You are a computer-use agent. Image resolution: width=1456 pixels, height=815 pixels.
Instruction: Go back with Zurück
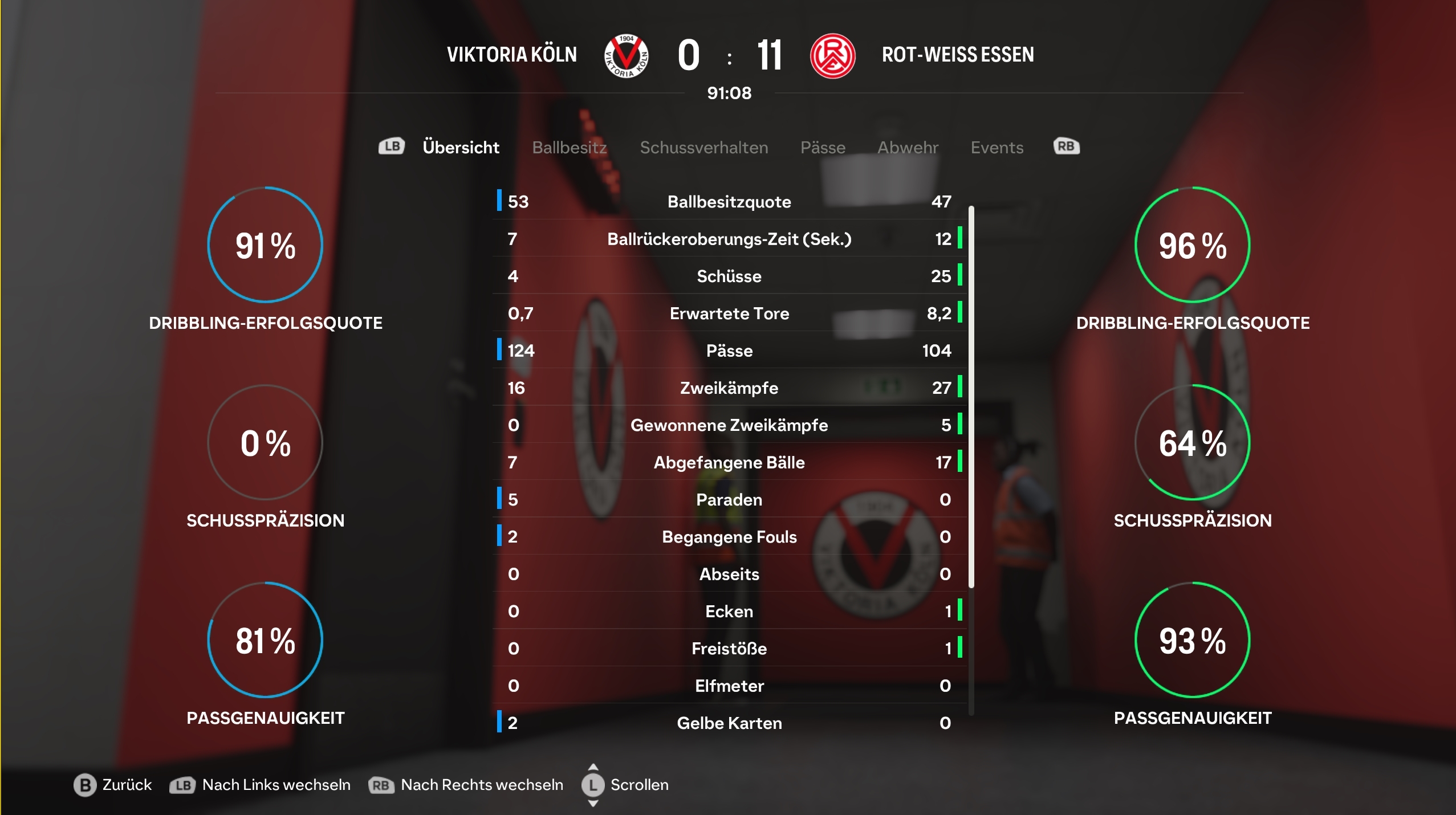[x=113, y=785]
